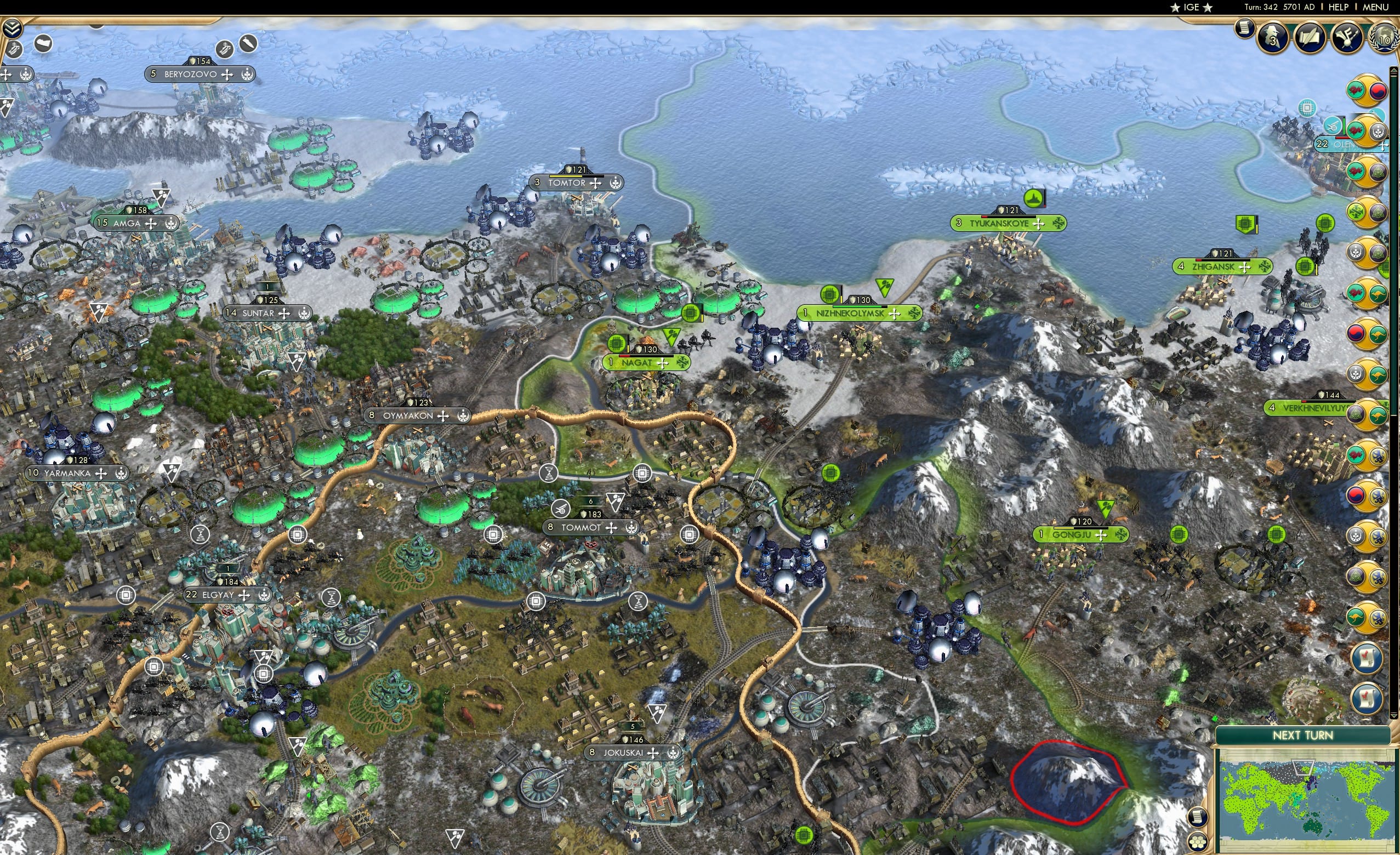Click the music-note tourism icon top right
The image size is (1400, 855).
pyautogui.click(x=1347, y=37)
